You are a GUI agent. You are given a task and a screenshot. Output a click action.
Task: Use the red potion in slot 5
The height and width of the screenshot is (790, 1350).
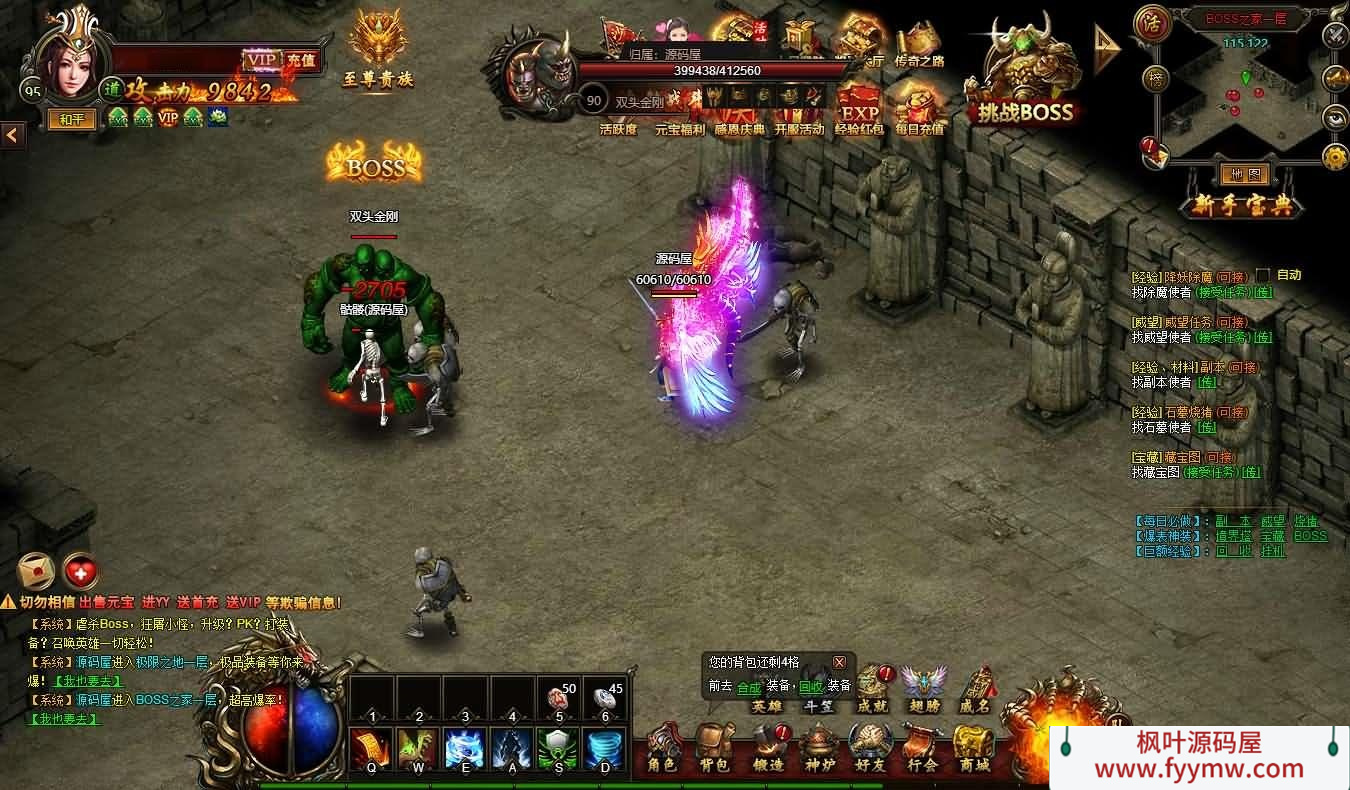[x=558, y=699]
